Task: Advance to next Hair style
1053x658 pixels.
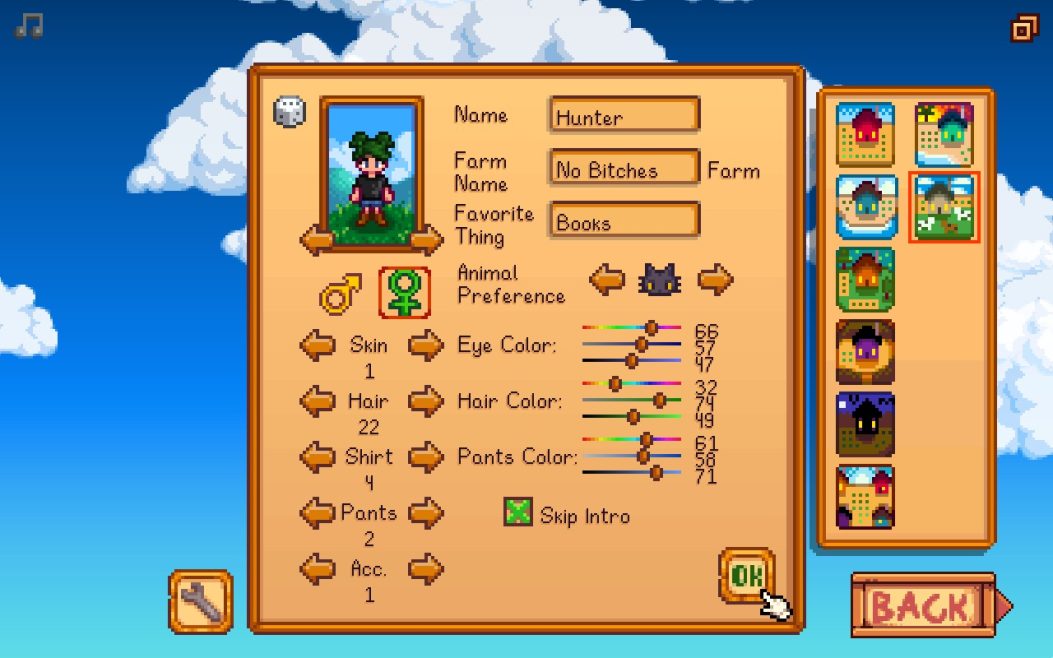Action: 426,402
